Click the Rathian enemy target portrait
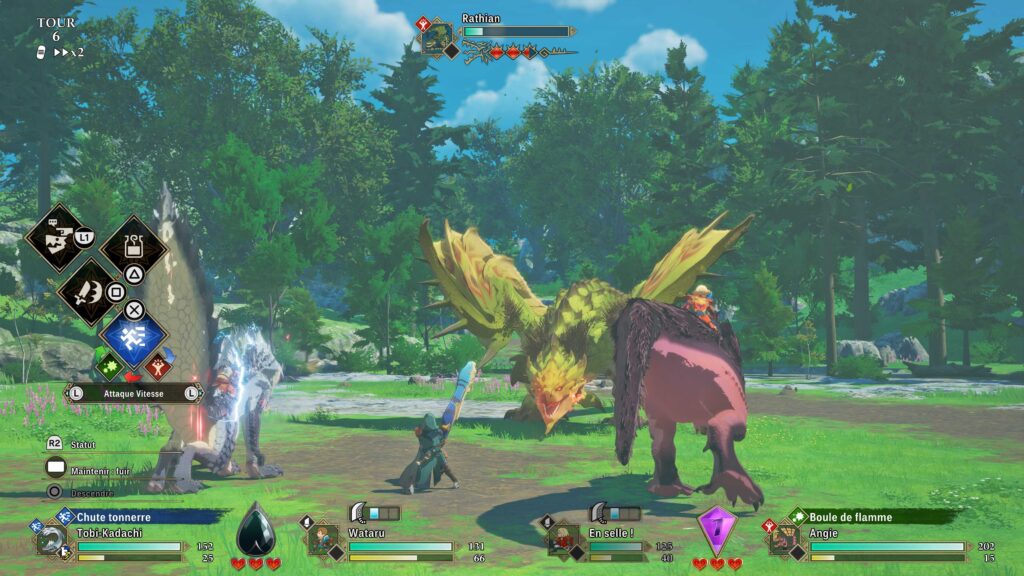This screenshot has height=576, width=1024. pos(437,38)
